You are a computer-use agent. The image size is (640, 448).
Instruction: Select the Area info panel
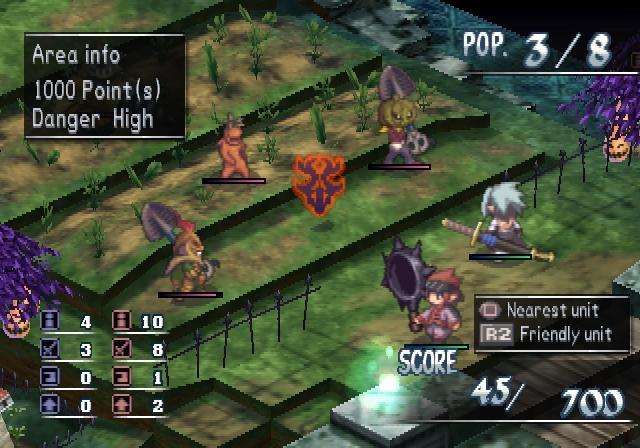click(105, 86)
